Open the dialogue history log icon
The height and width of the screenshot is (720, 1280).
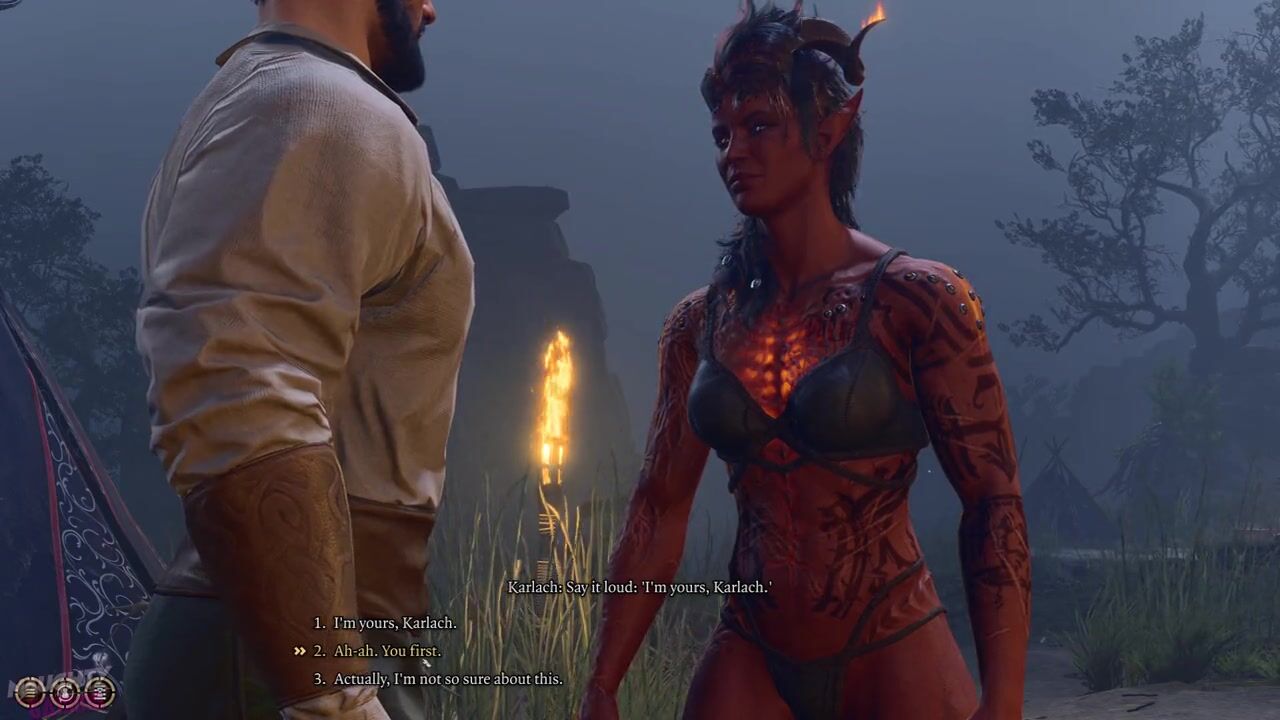point(29,690)
